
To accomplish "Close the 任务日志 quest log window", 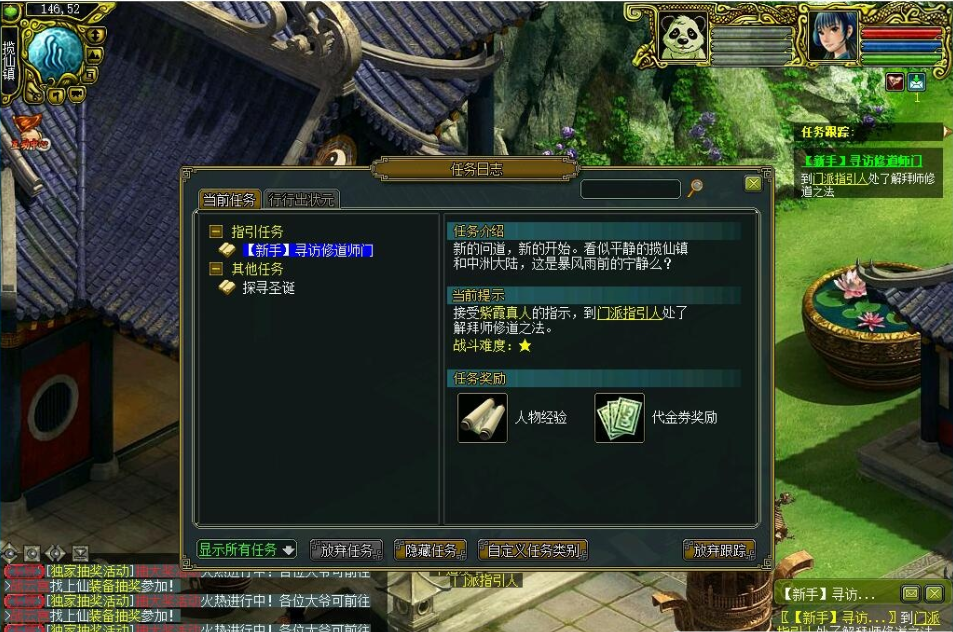I will tap(753, 184).
